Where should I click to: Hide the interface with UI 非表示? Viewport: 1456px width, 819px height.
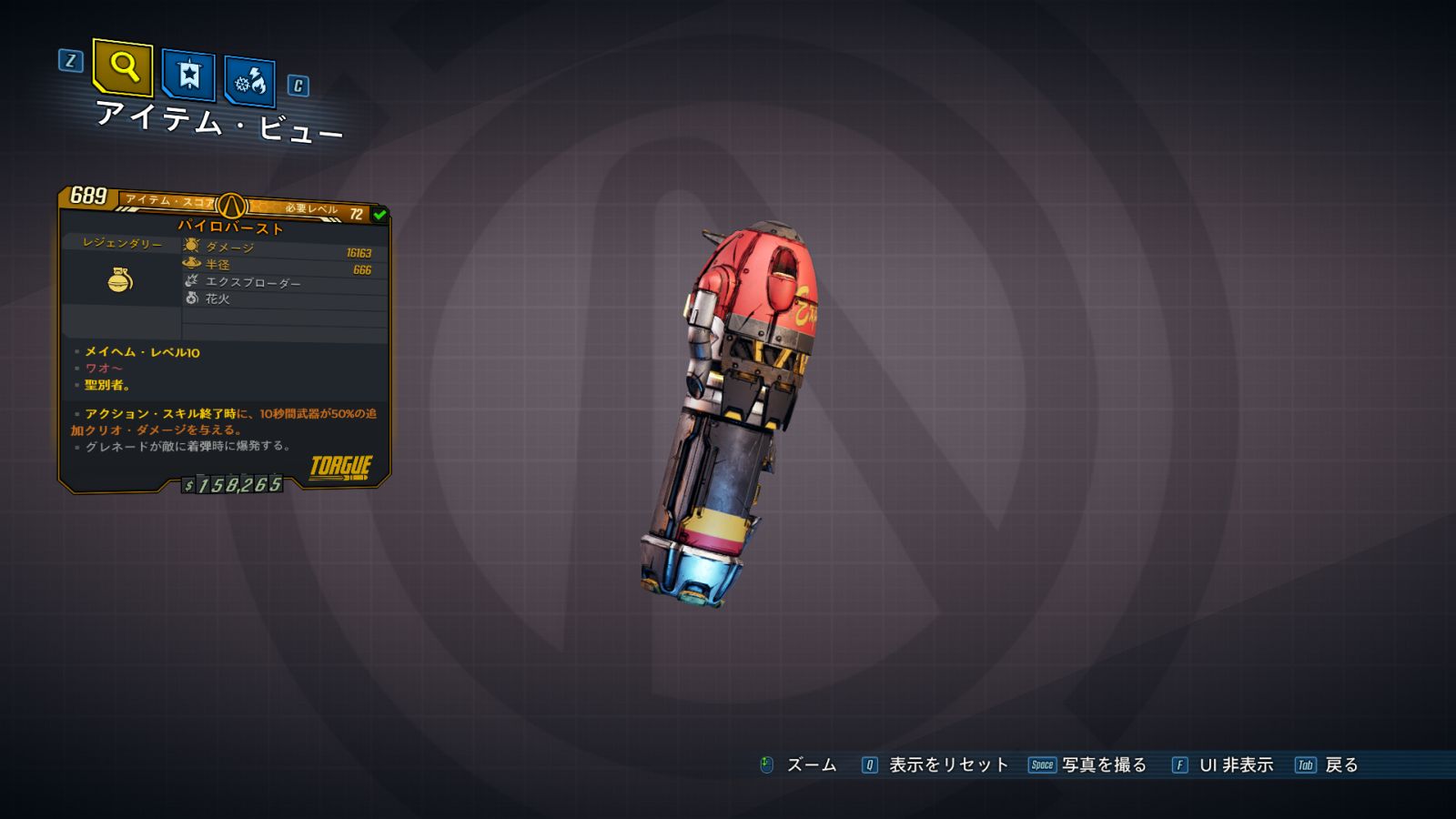point(1235,765)
